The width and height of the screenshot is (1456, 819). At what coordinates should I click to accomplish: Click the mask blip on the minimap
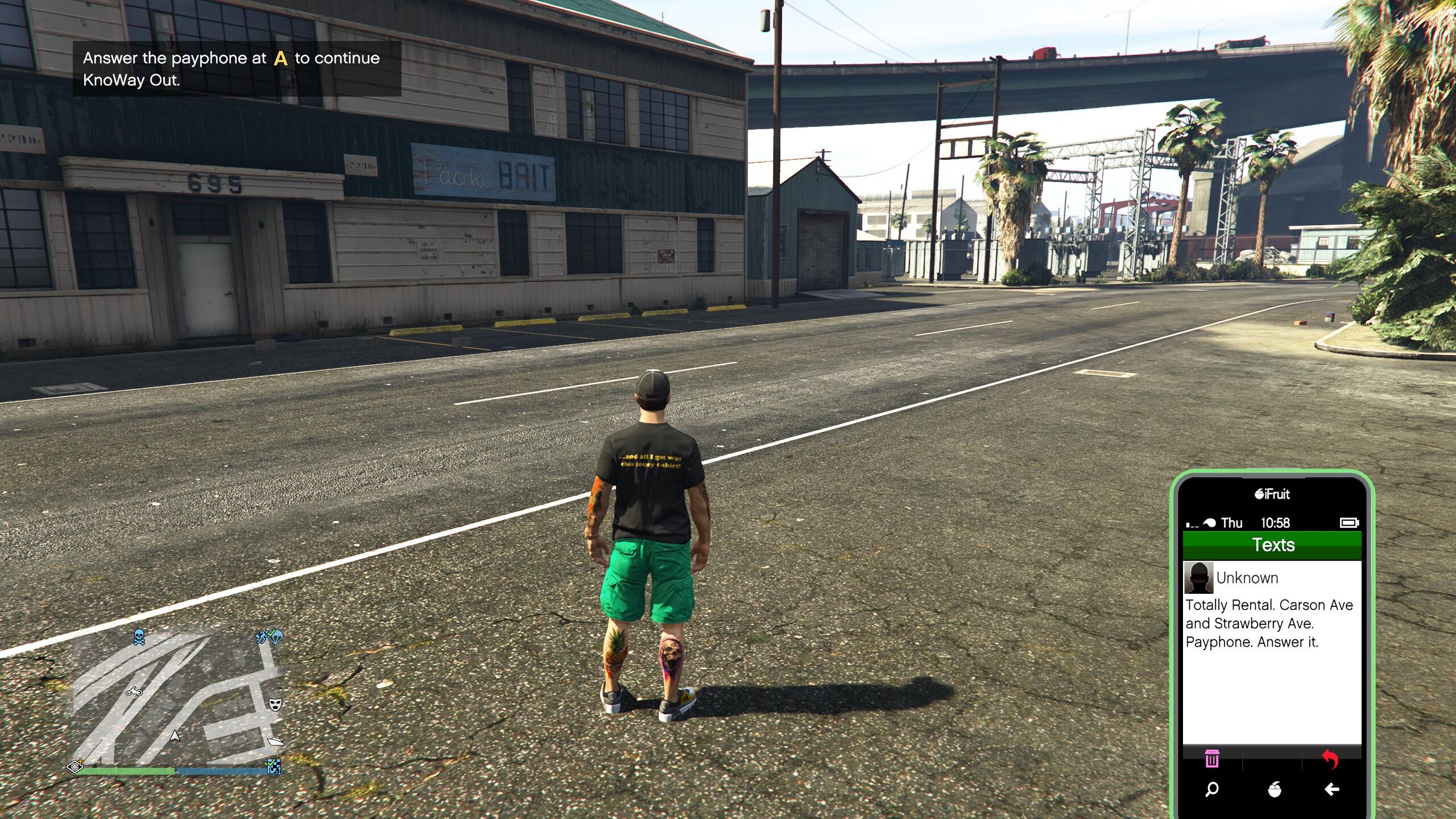[275, 705]
